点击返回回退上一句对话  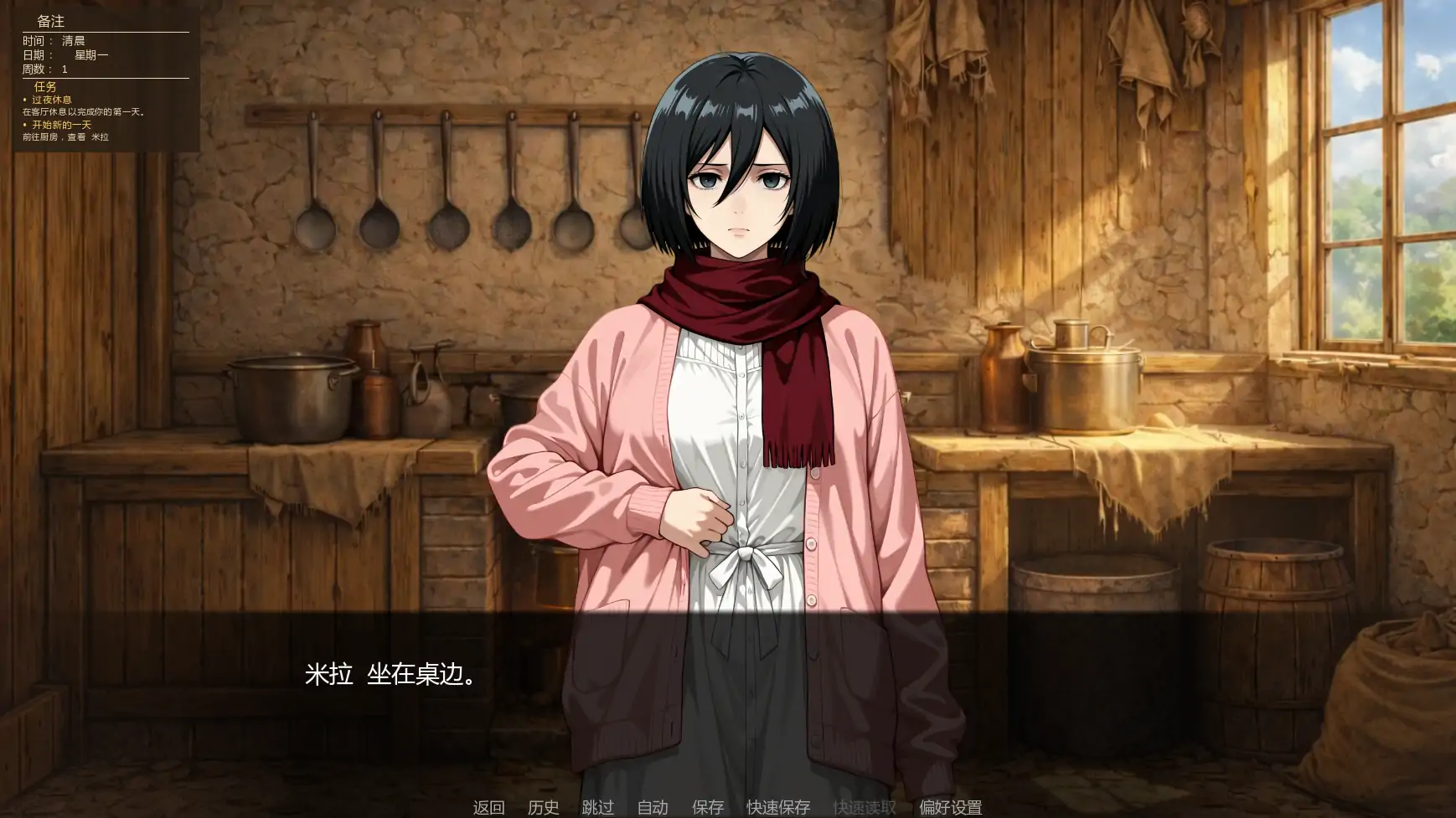[490, 807]
